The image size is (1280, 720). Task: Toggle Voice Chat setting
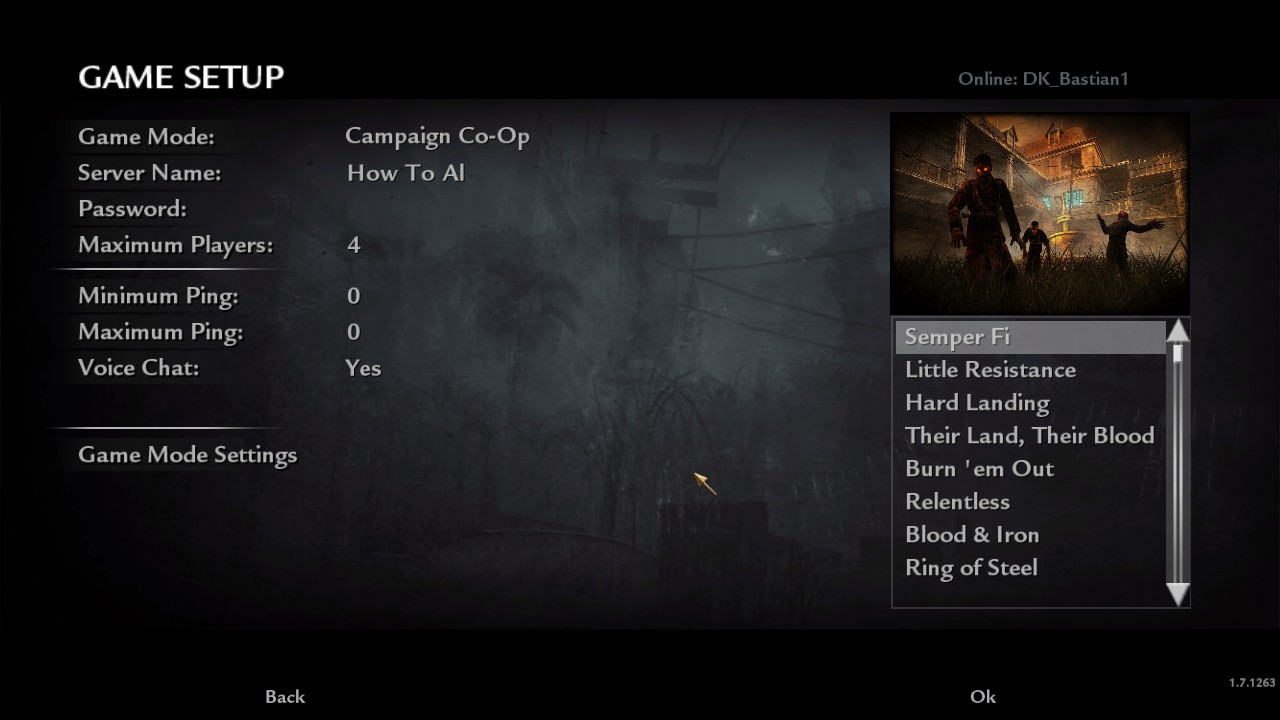click(x=363, y=368)
